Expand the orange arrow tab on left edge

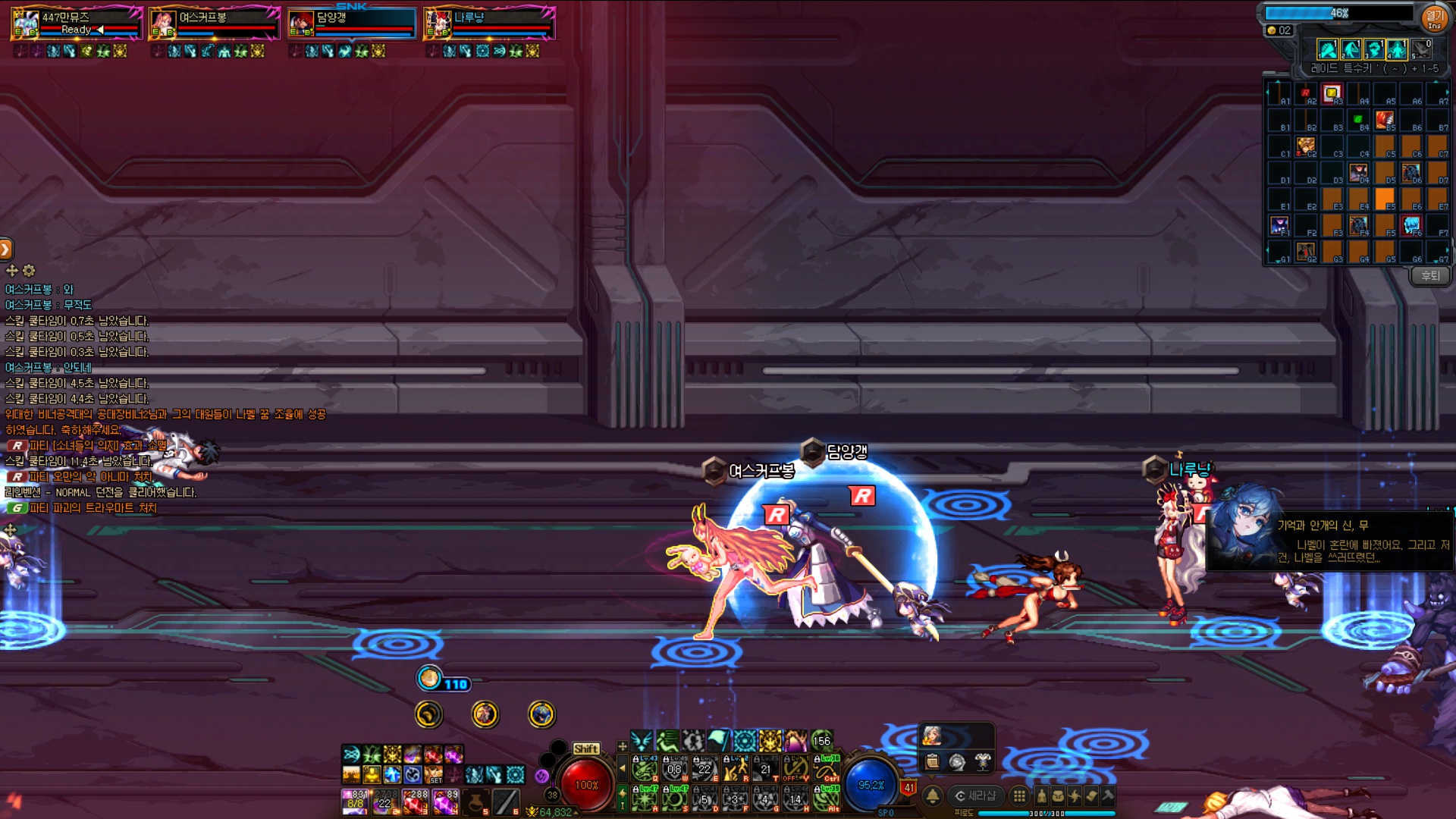[x=5, y=249]
